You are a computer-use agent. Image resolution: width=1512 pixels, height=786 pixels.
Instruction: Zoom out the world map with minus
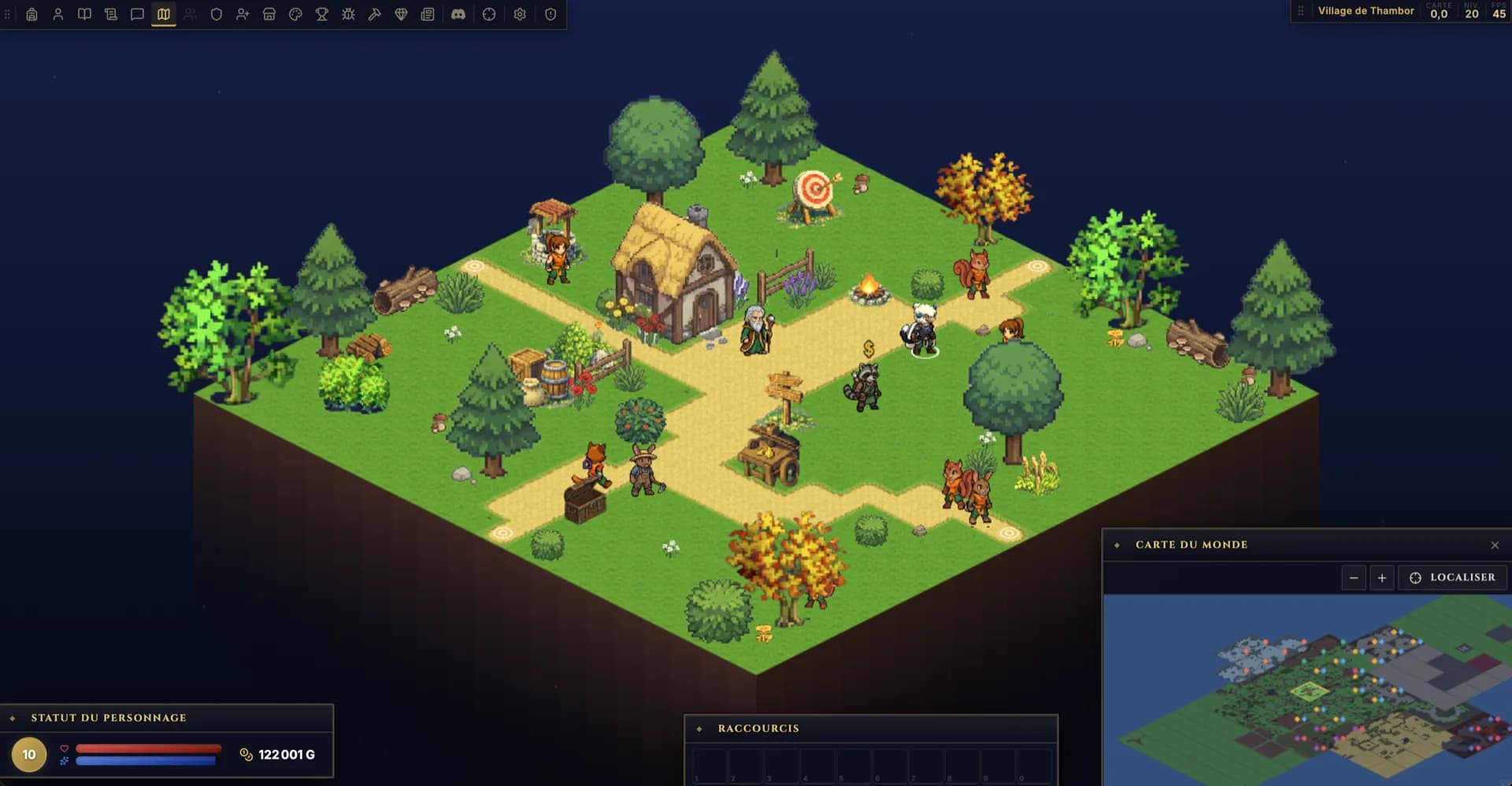[x=1354, y=578]
